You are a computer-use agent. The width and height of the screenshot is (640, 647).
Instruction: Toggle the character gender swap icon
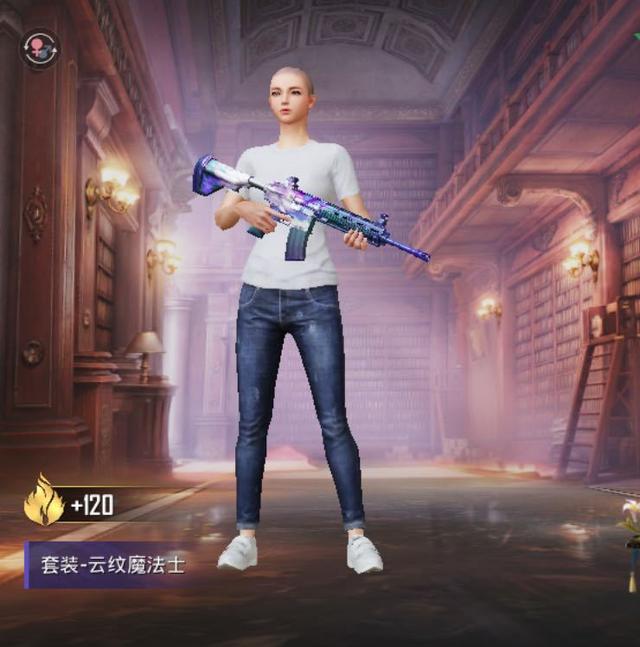tap(40, 48)
